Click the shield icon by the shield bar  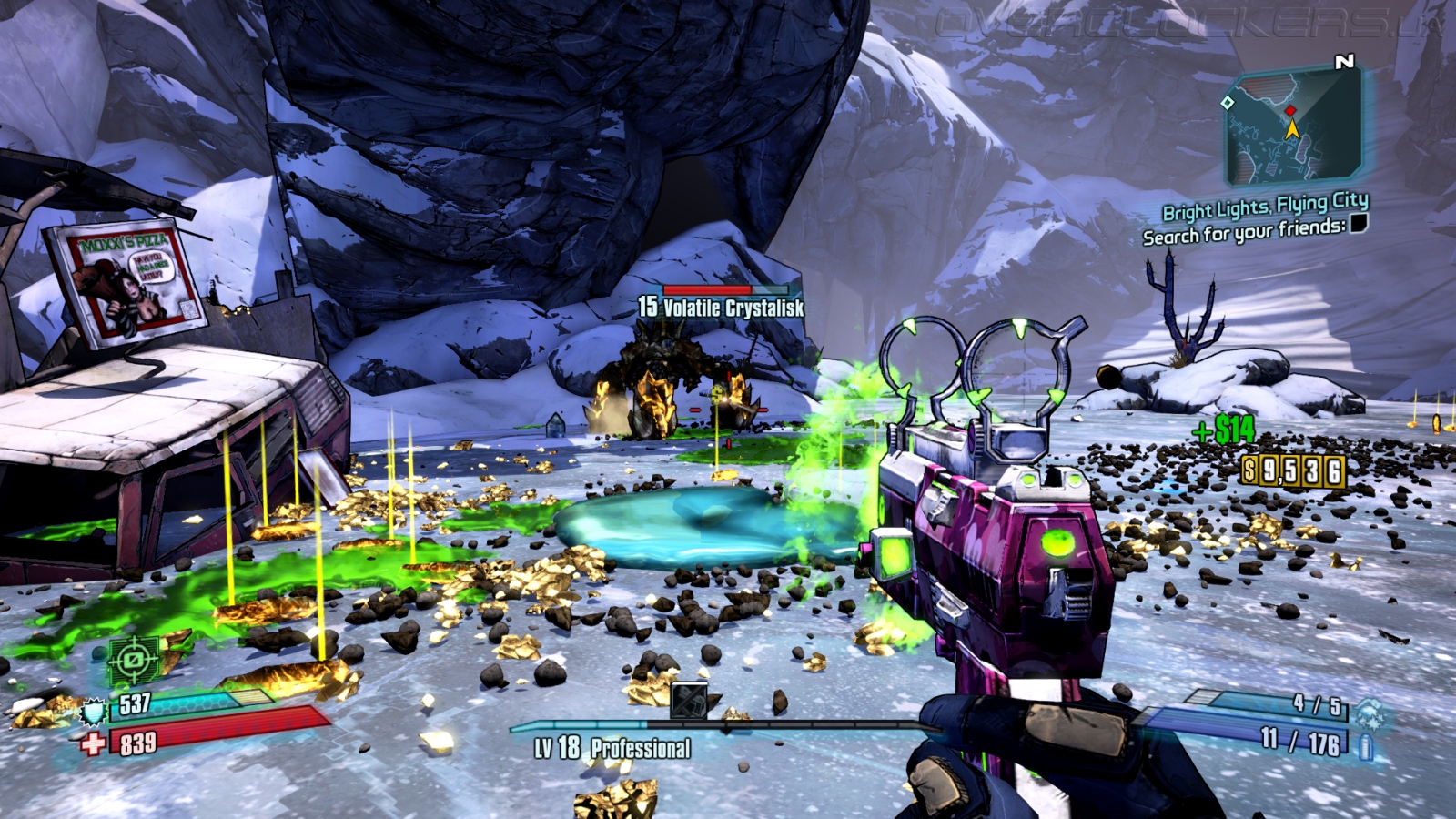(x=94, y=712)
